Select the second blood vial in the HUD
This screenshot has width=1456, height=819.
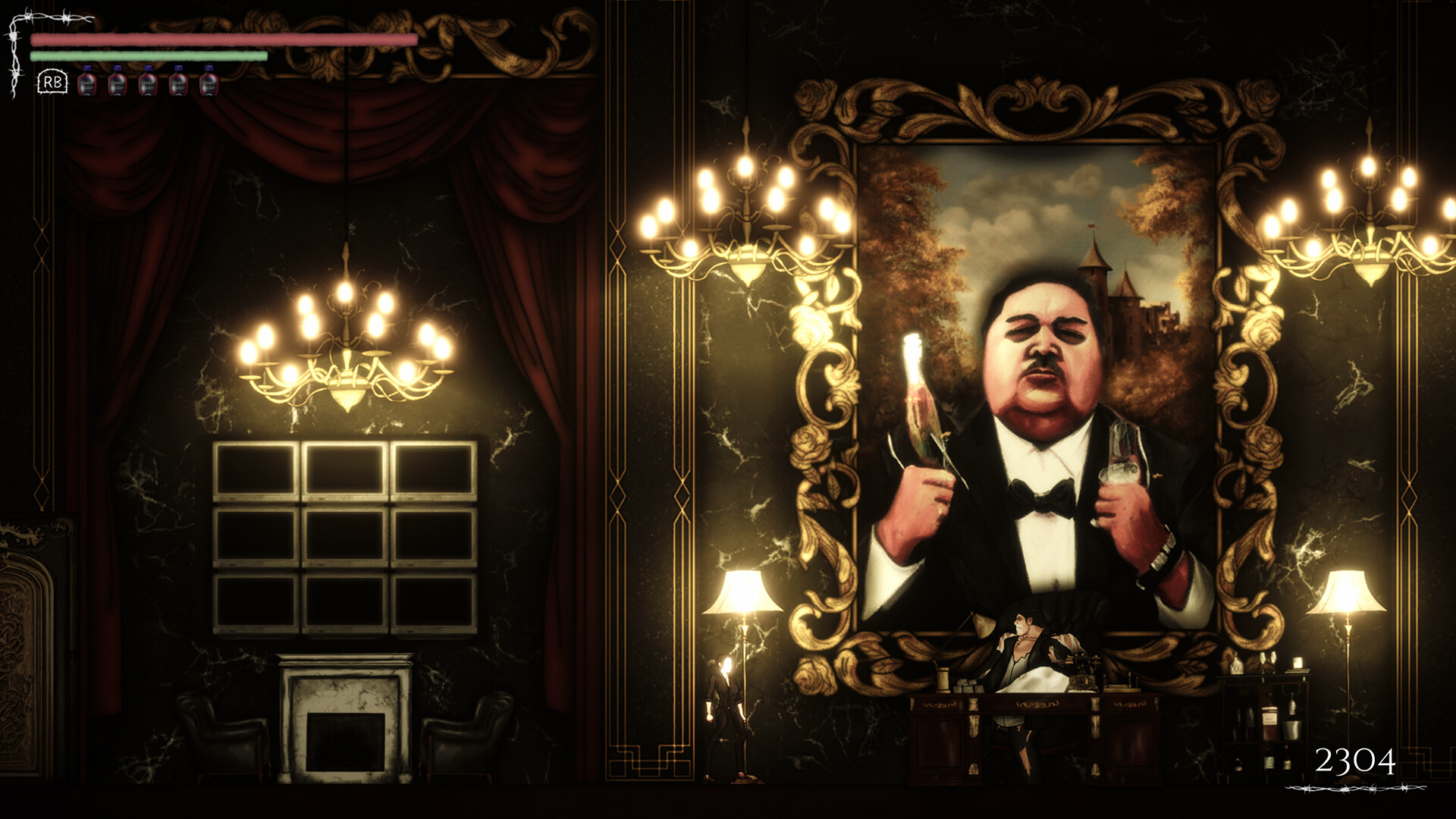[x=117, y=83]
